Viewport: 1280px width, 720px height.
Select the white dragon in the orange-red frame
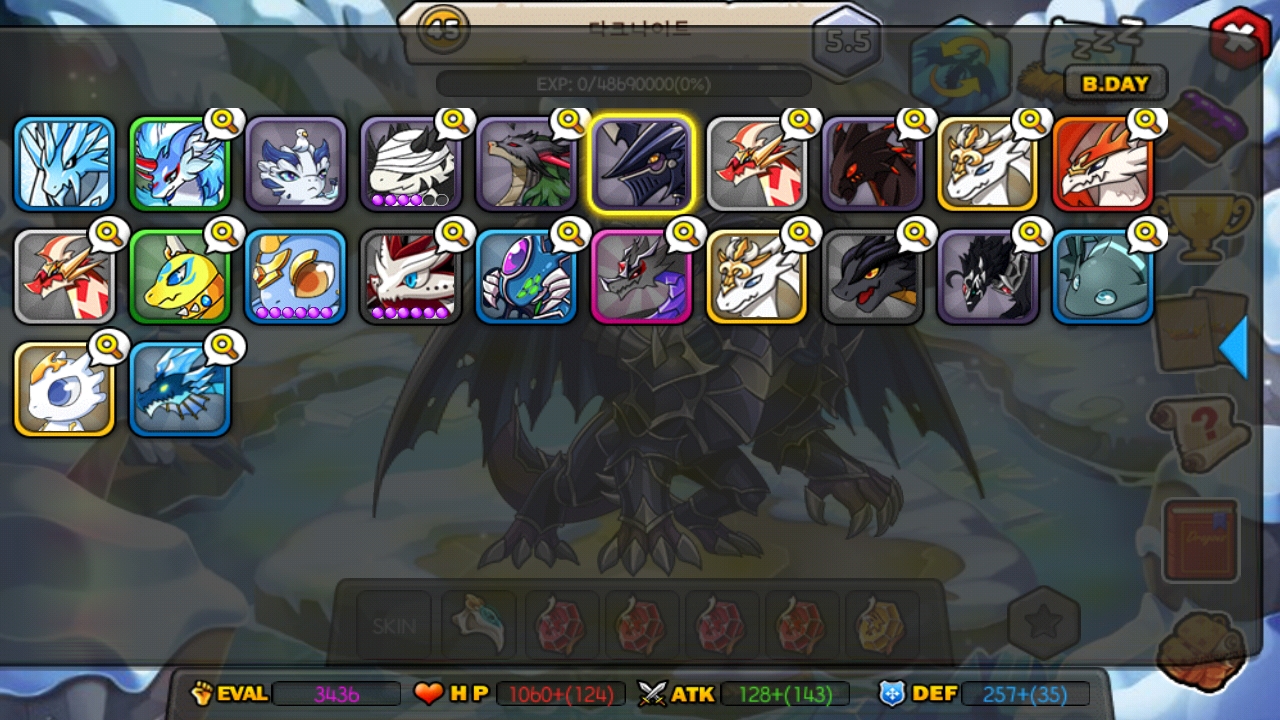click(1102, 164)
